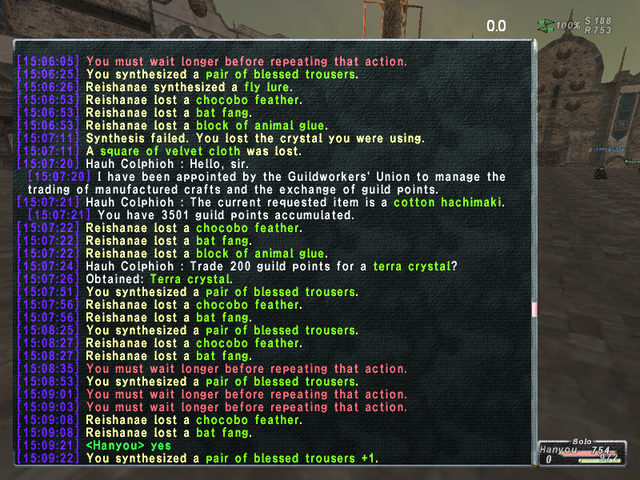Click the expanded chat log window
This screenshot has width=640, height=480.
click(x=272, y=252)
